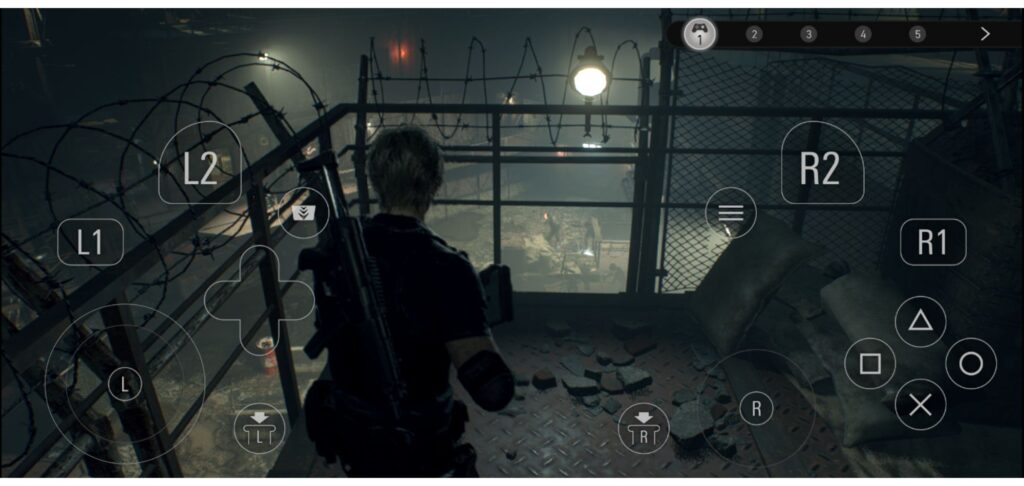
Task: Tap the chevron share button near L2
Action: coord(304,213)
